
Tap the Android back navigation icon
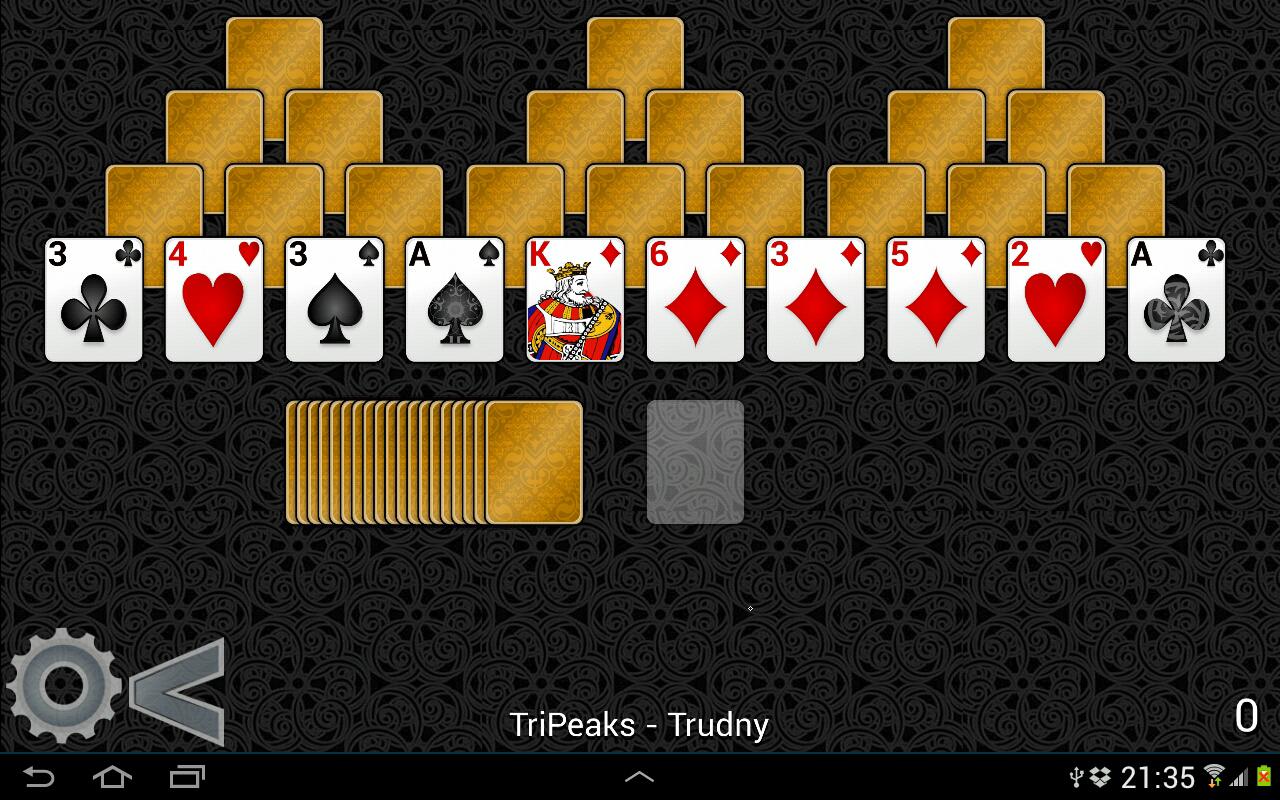pos(37,777)
